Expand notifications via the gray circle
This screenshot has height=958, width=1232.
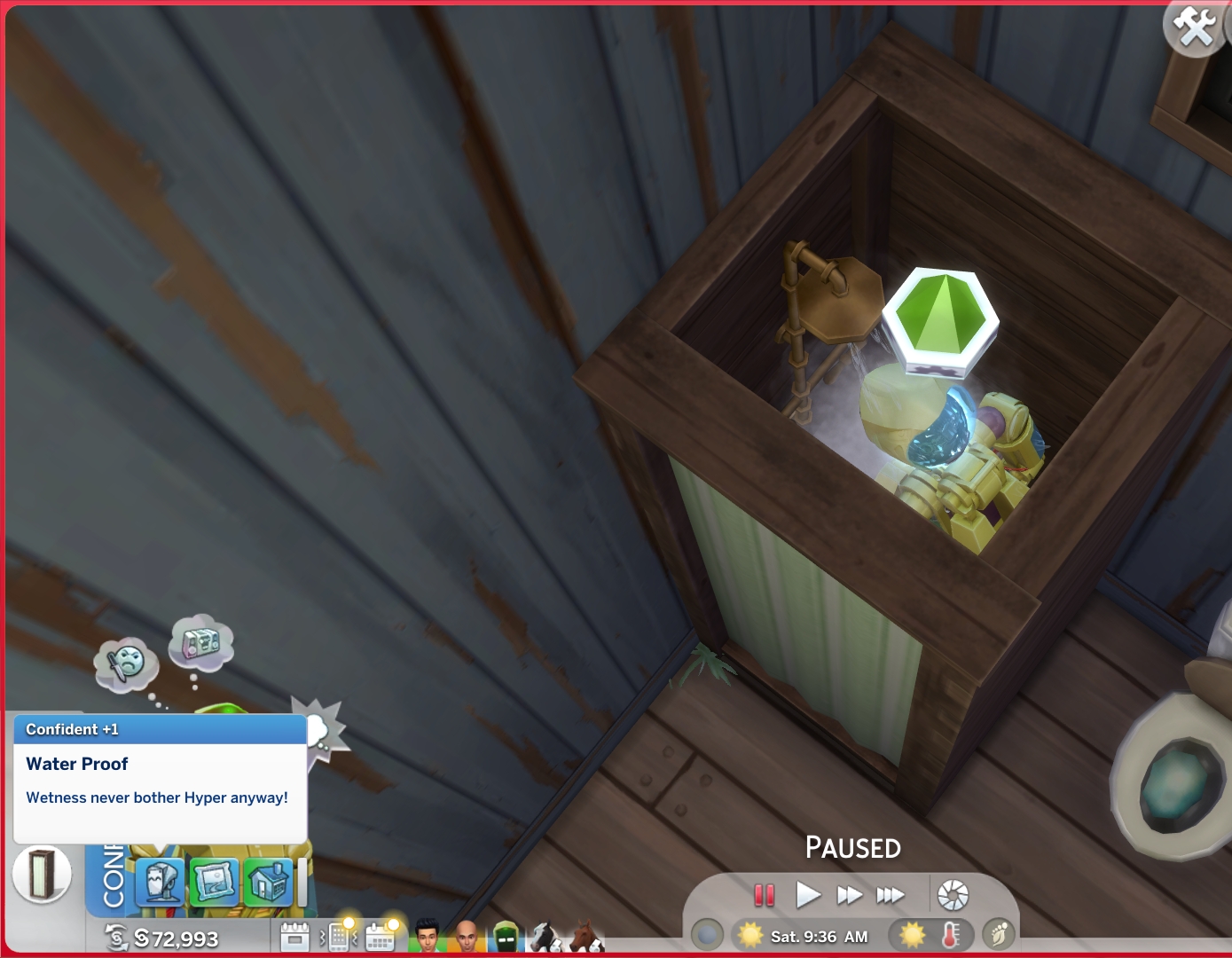(x=707, y=932)
